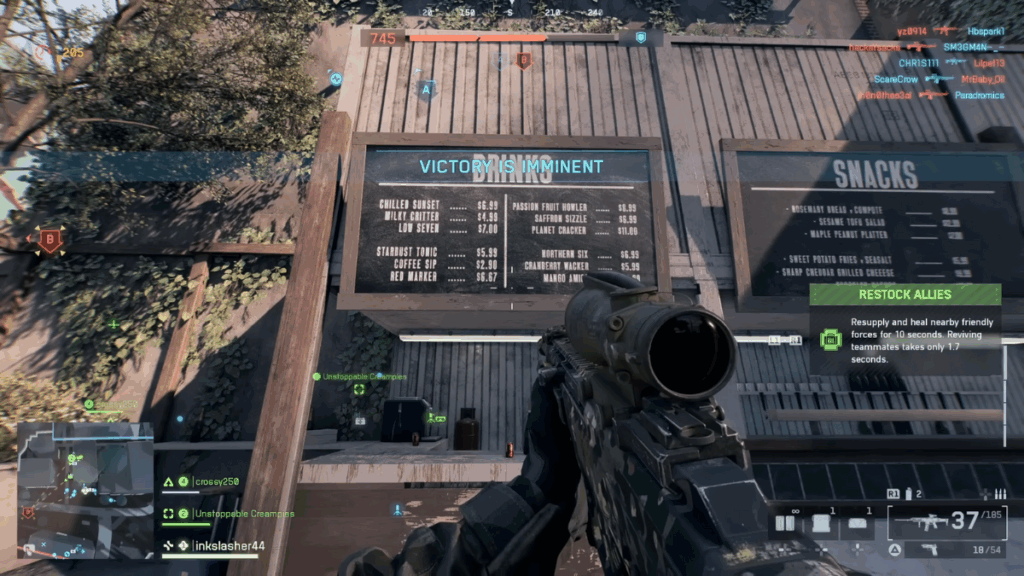Image resolution: width=1024 pixels, height=576 pixels.
Task: Click the CHR1S111 kill feed entry
Action: (x=918, y=62)
